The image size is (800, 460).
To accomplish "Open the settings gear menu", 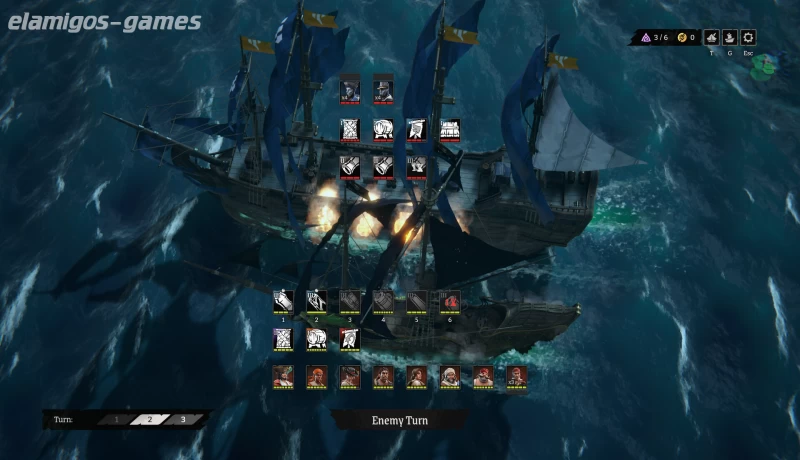I will coord(748,37).
